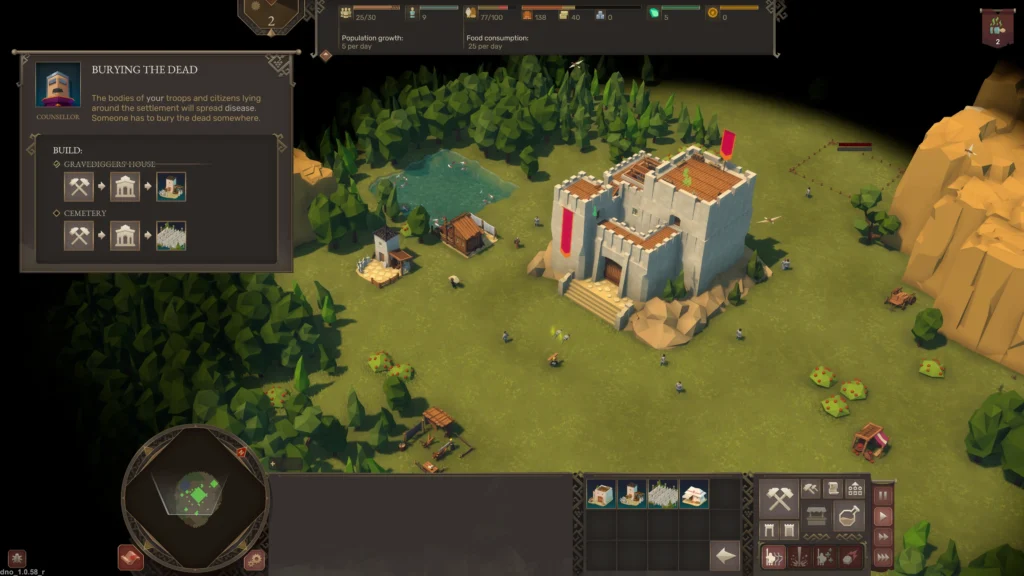1024x576 pixels.
Task: Click the Cemetery thumbnail in the quest panel
Action: (170, 236)
